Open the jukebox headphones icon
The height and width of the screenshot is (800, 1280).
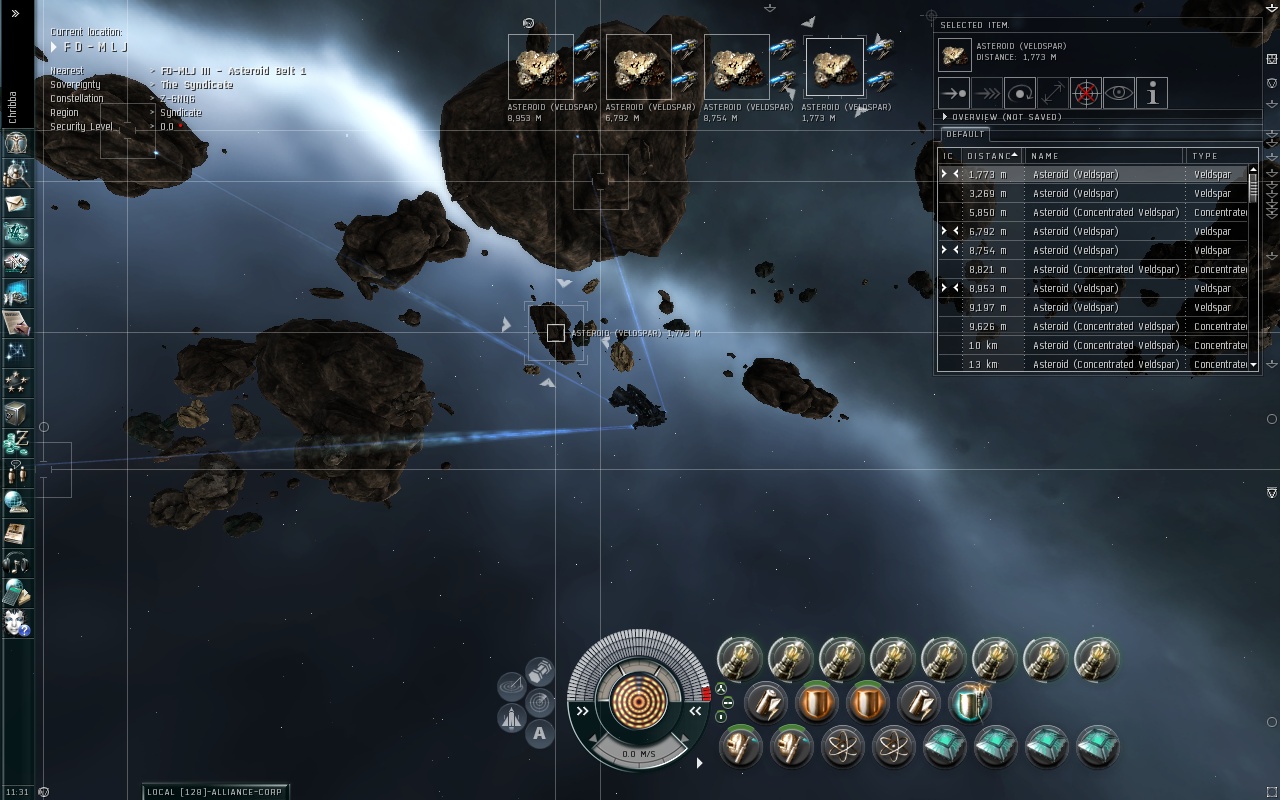[x=16, y=563]
